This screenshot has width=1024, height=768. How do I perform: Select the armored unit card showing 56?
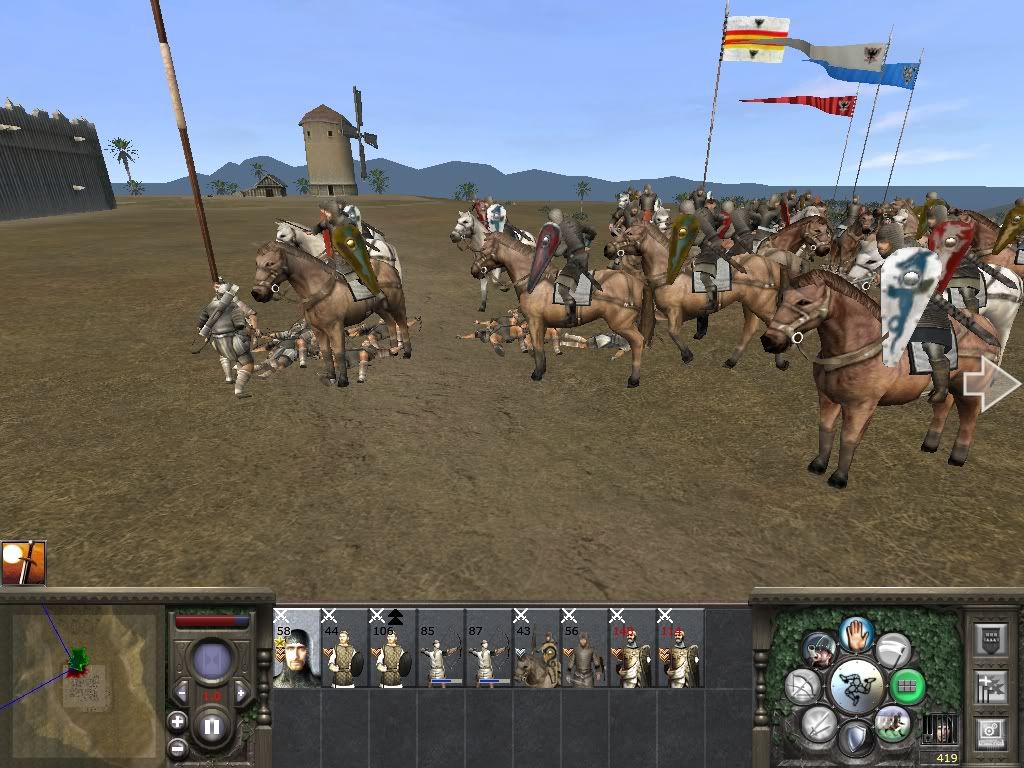[x=585, y=648]
